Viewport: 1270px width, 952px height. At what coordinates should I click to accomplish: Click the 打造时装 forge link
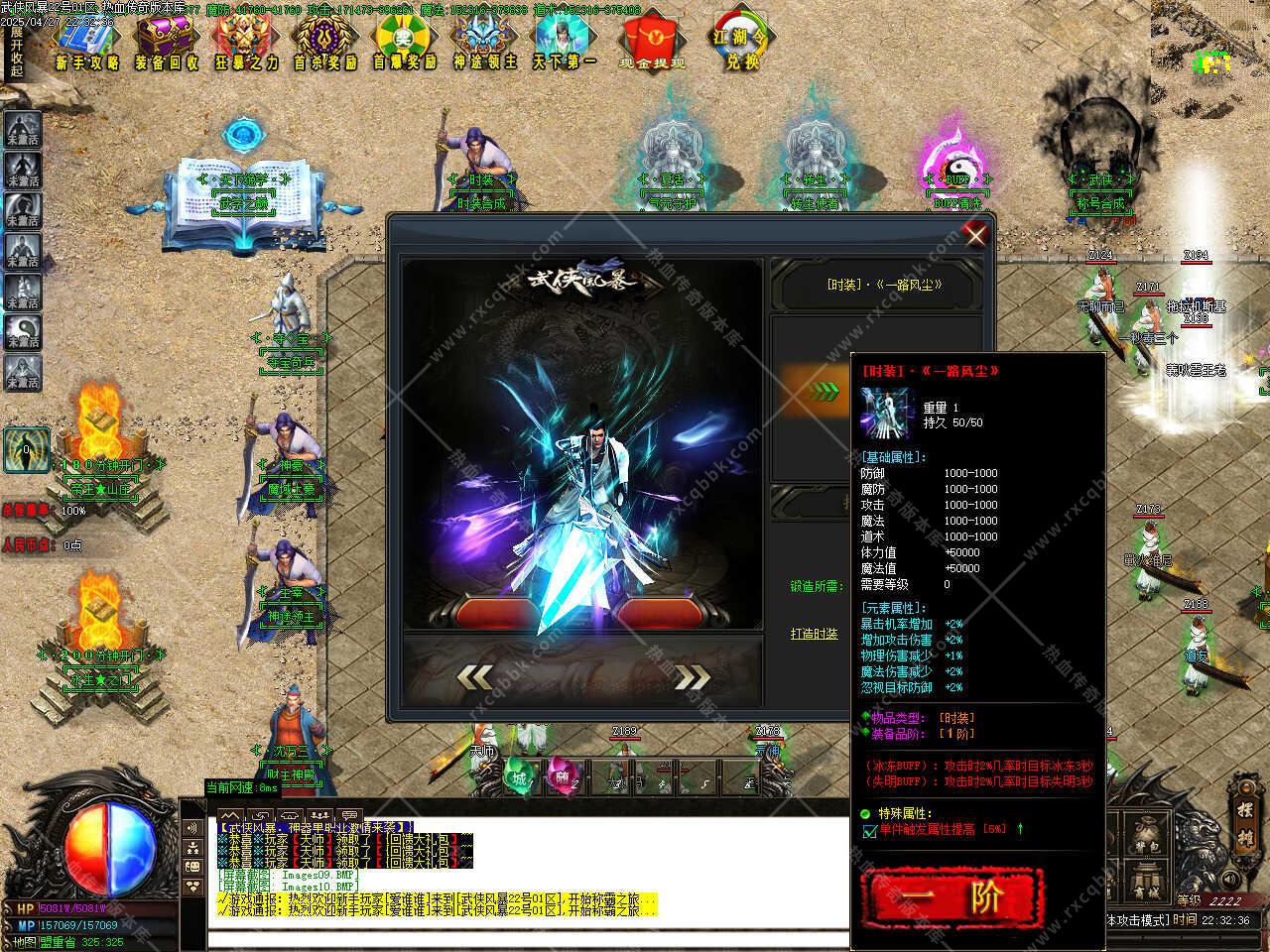[x=814, y=633]
